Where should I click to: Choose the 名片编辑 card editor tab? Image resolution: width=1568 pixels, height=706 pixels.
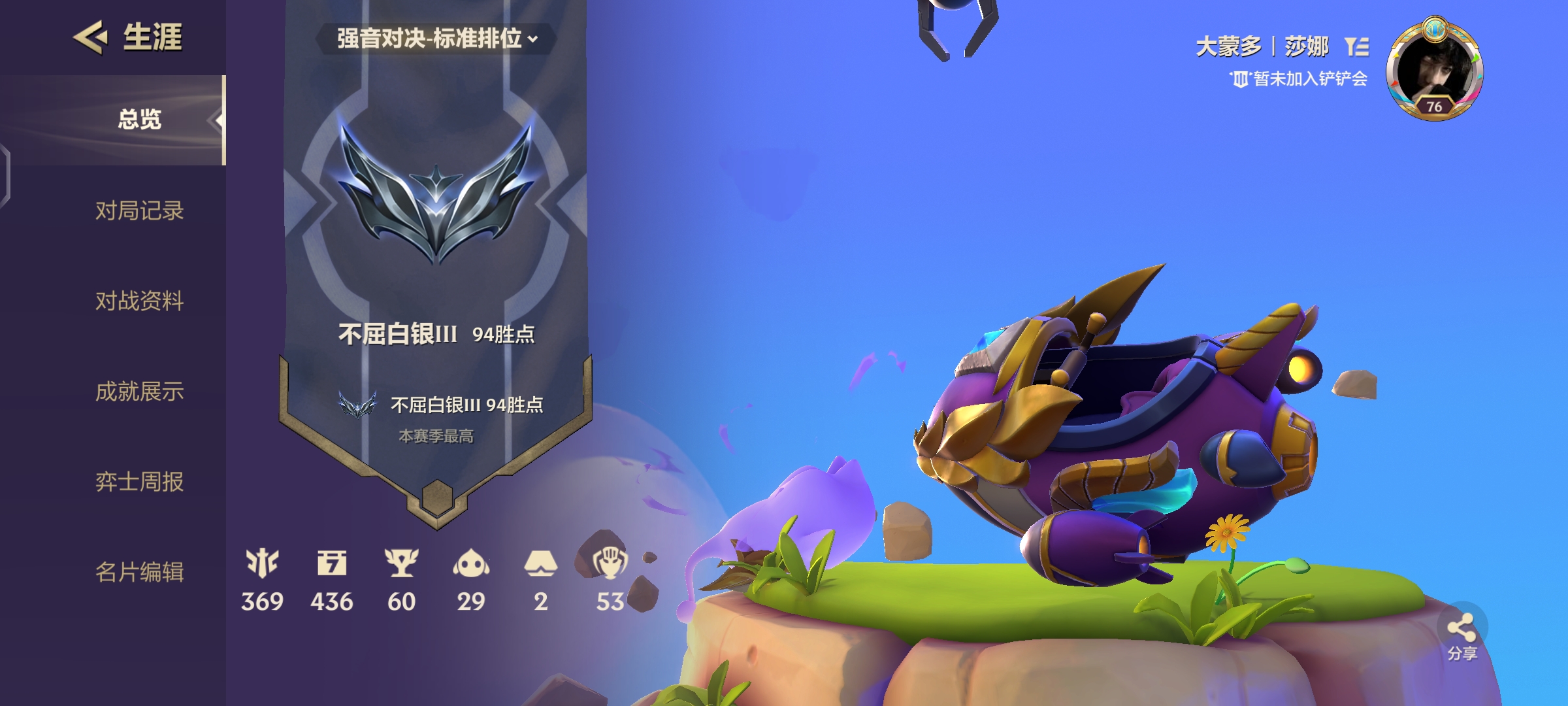(139, 572)
